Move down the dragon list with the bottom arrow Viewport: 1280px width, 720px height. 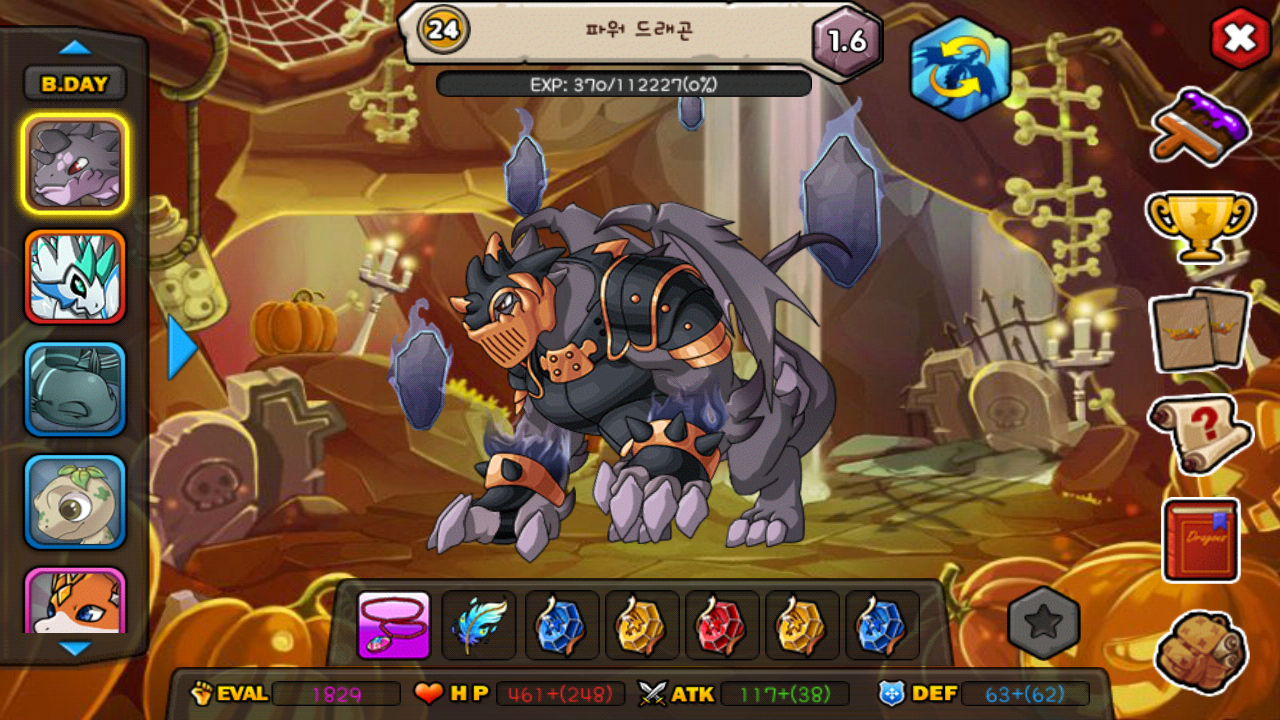point(75,648)
